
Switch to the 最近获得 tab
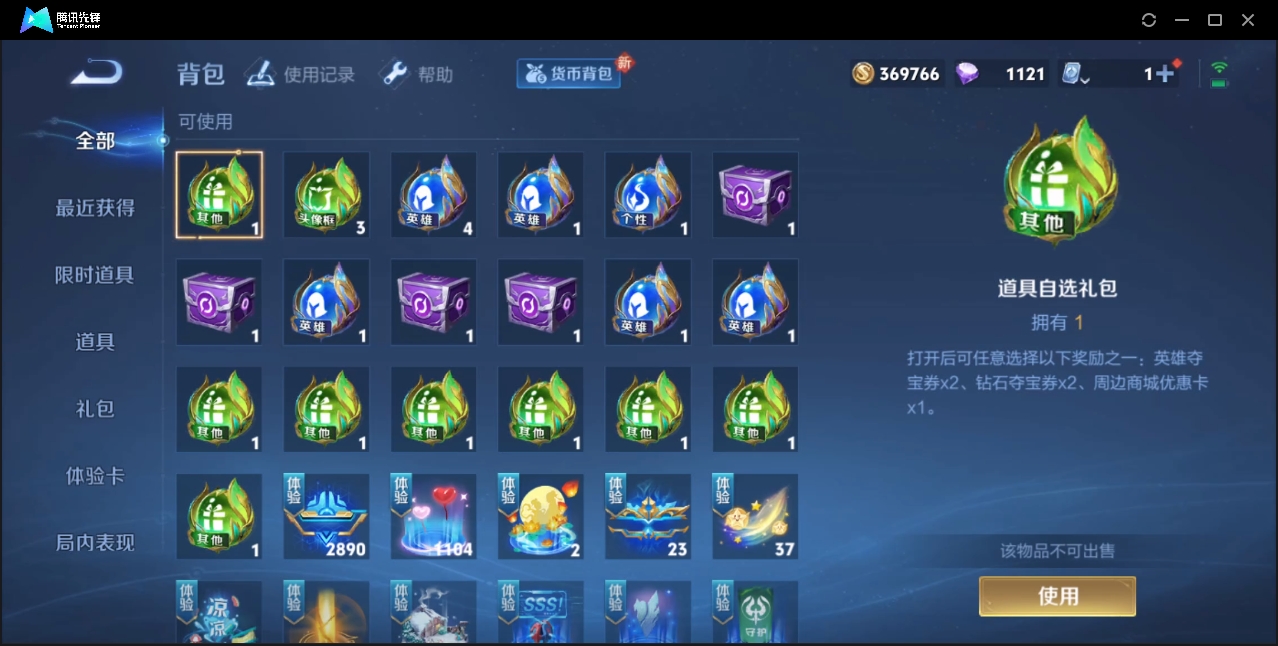pyautogui.click(x=95, y=208)
